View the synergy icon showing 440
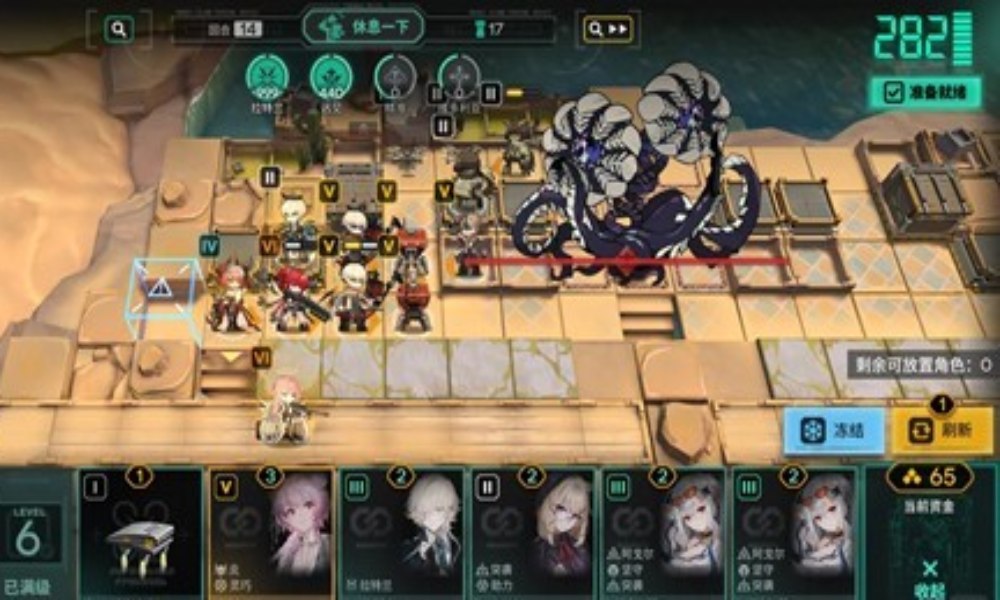 (x=330, y=77)
